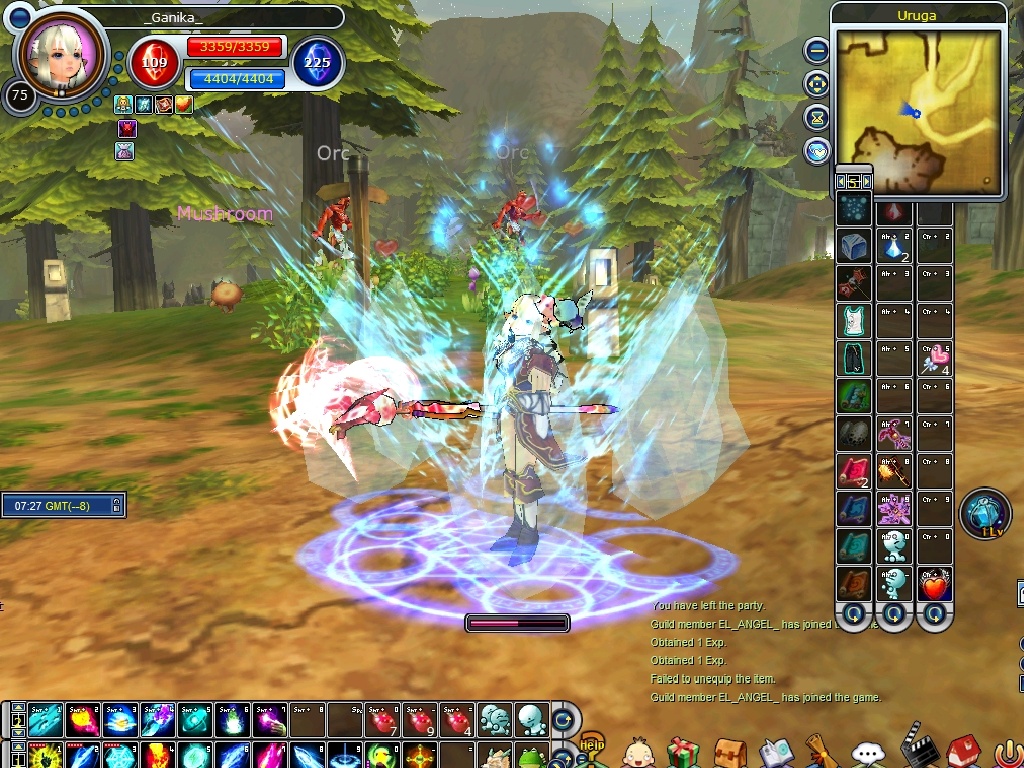This screenshot has height=768, width=1024.
Task: Use the blue crystal potion slot
Action: point(893,247)
